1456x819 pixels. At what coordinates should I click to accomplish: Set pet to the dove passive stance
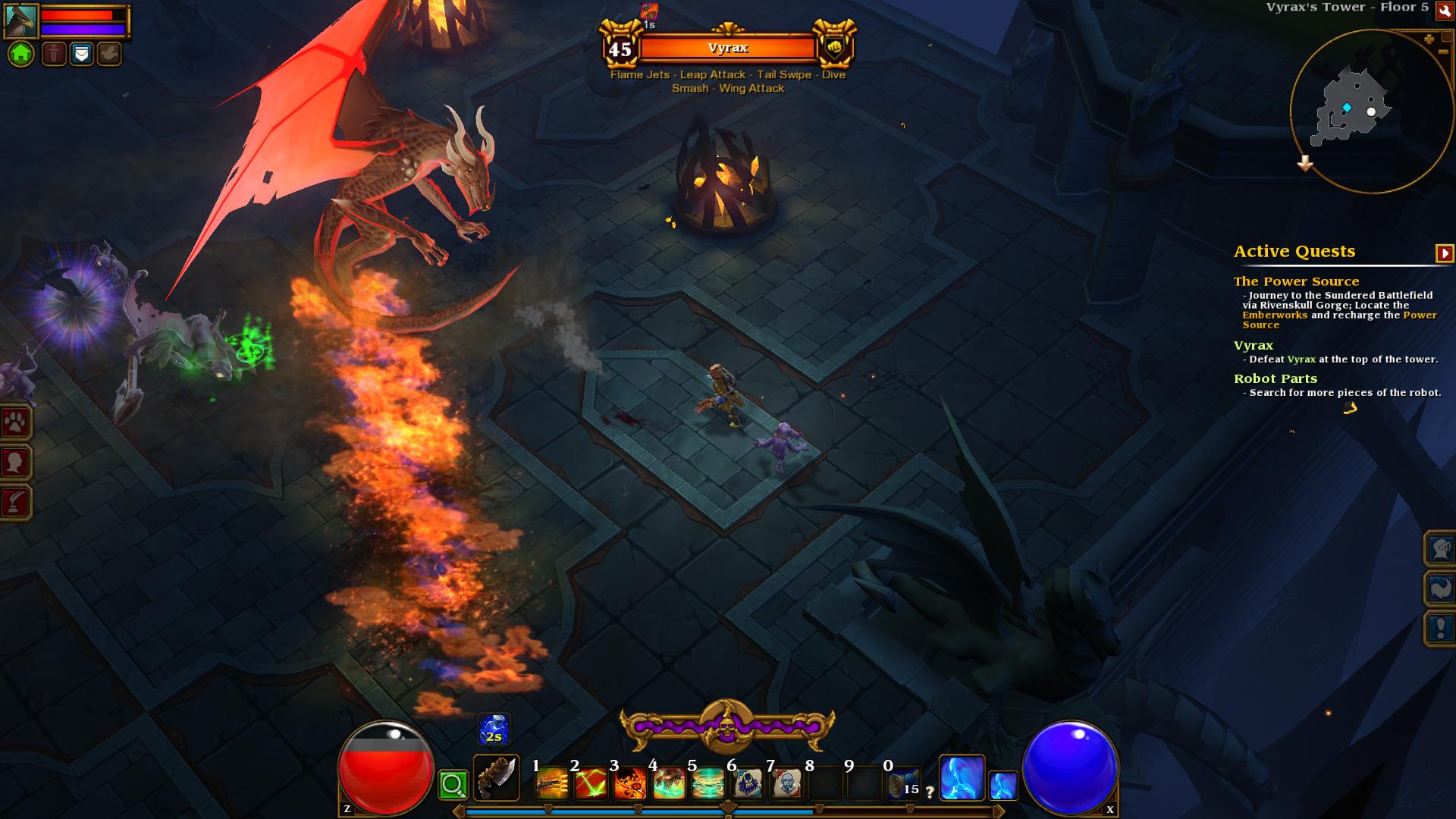click(108, 54)
